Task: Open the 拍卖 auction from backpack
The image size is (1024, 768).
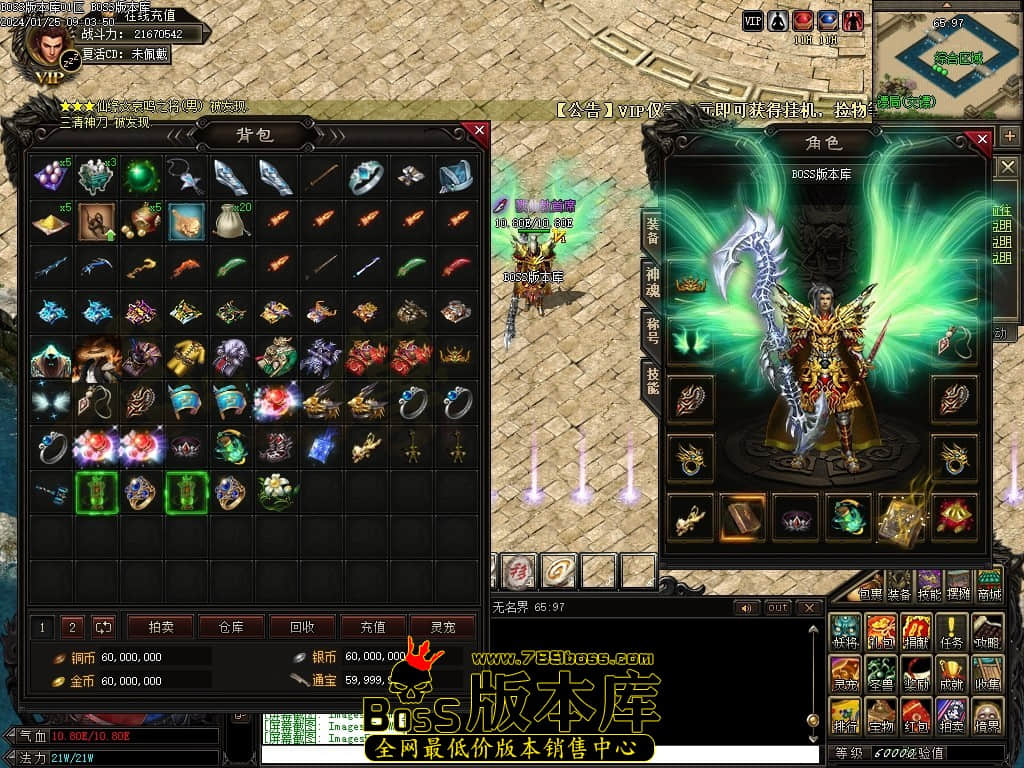Action: click(160, 627)
